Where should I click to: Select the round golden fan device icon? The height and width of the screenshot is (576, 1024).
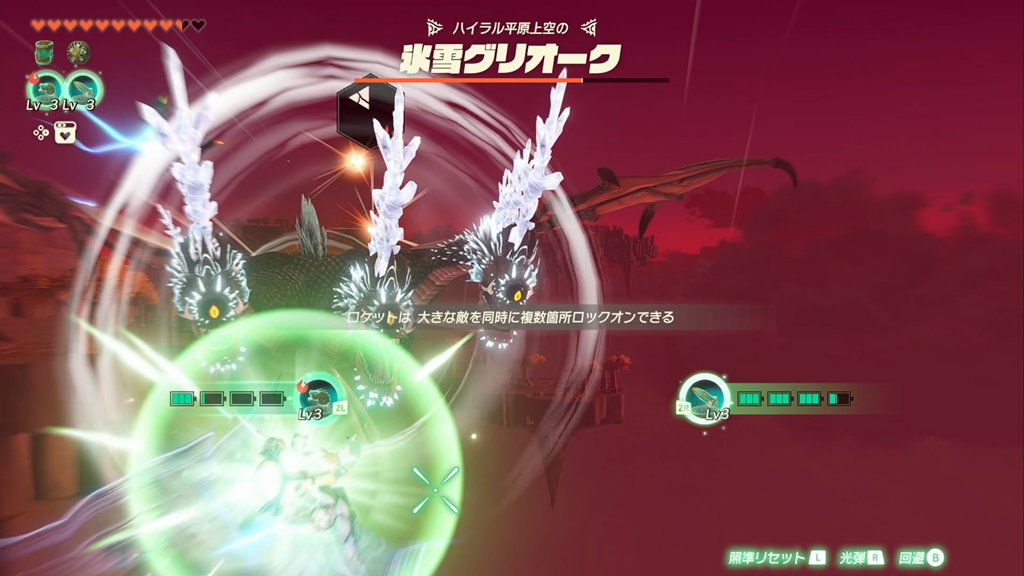tap(78, 52)
